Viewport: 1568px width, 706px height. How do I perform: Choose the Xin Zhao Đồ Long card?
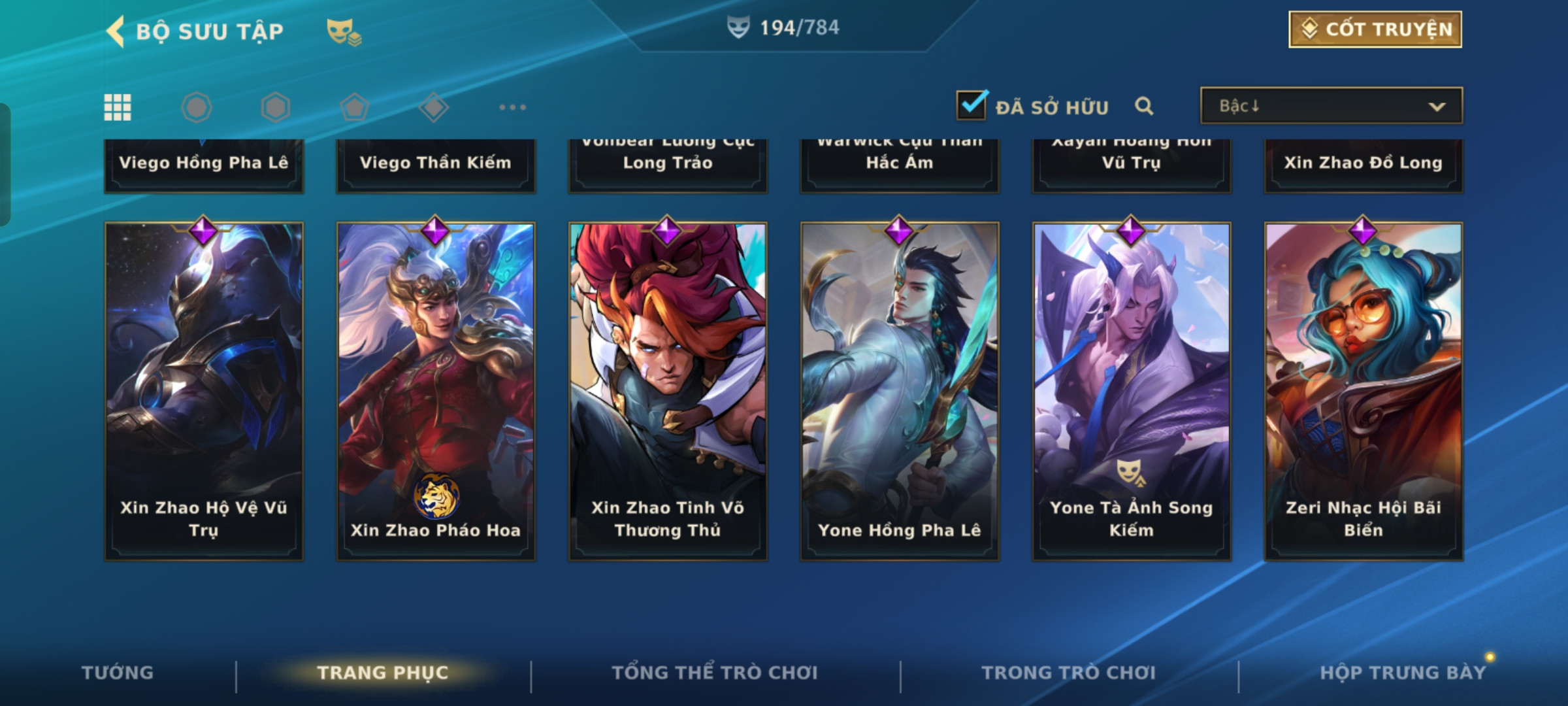coord(1364,165)
